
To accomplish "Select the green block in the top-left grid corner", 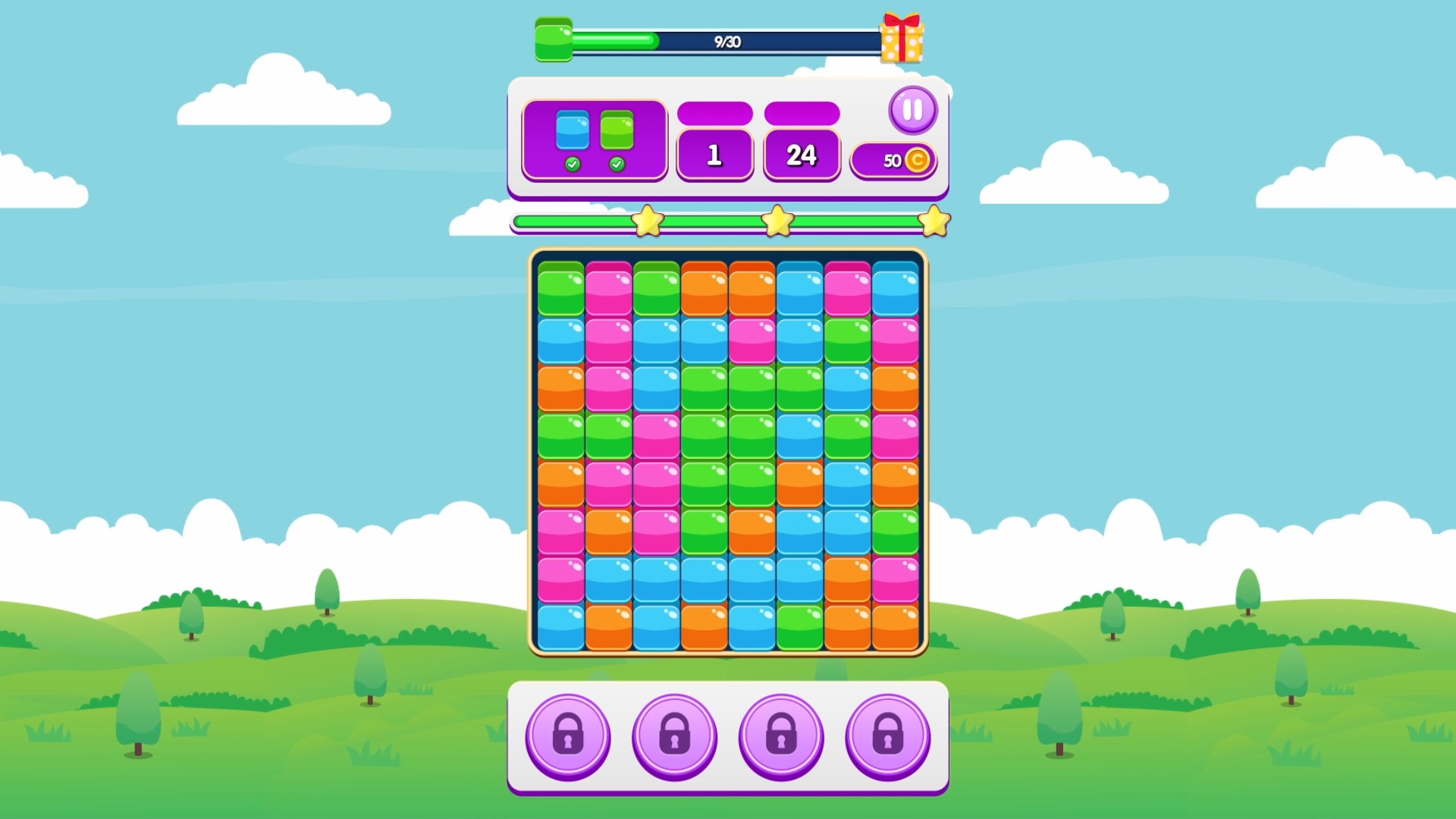I will click(x=560, y=289).
